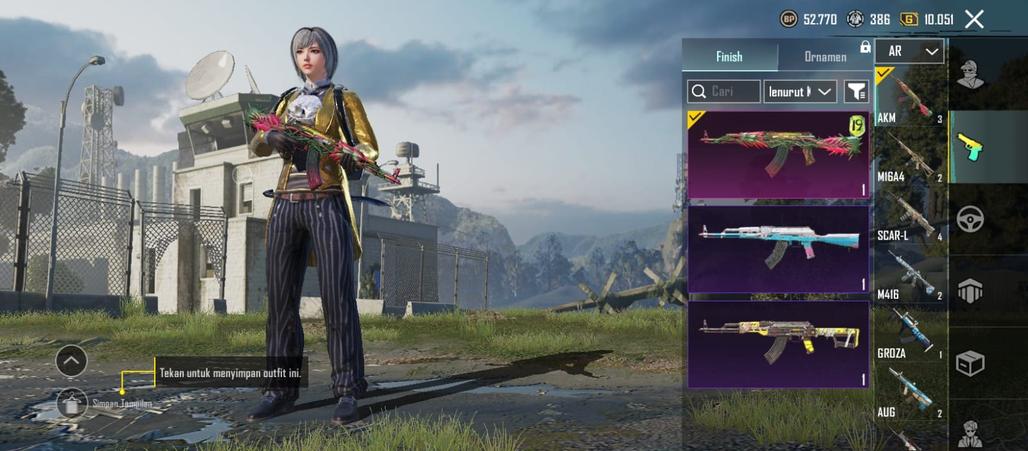1028x451 pixels.
Task: Open the AR weapon type dropdown
Action: click(x=910, y=51)
